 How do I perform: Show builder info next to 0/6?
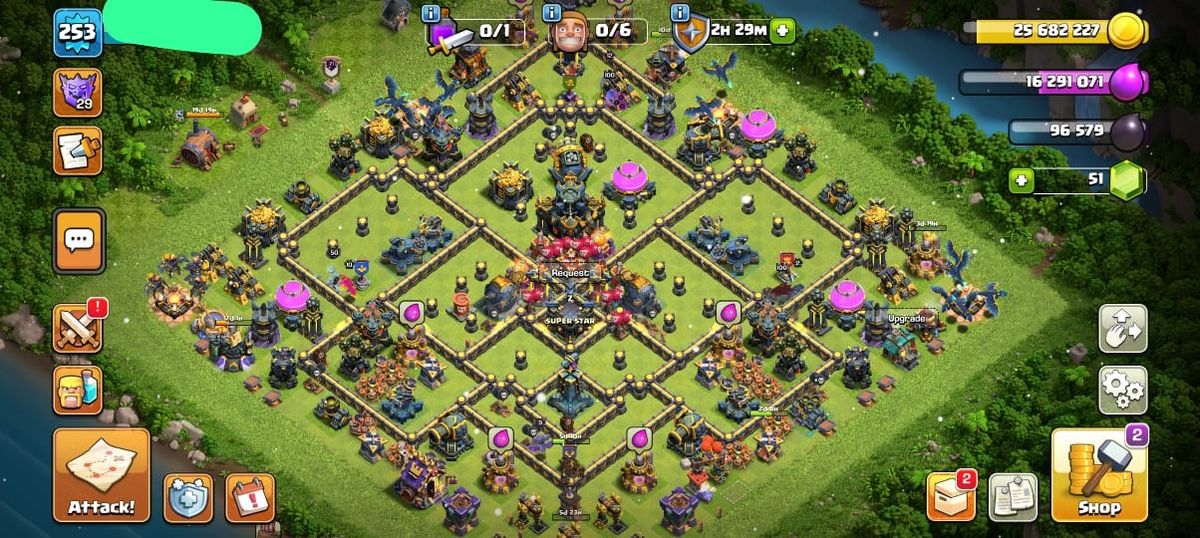coord(551,13)
